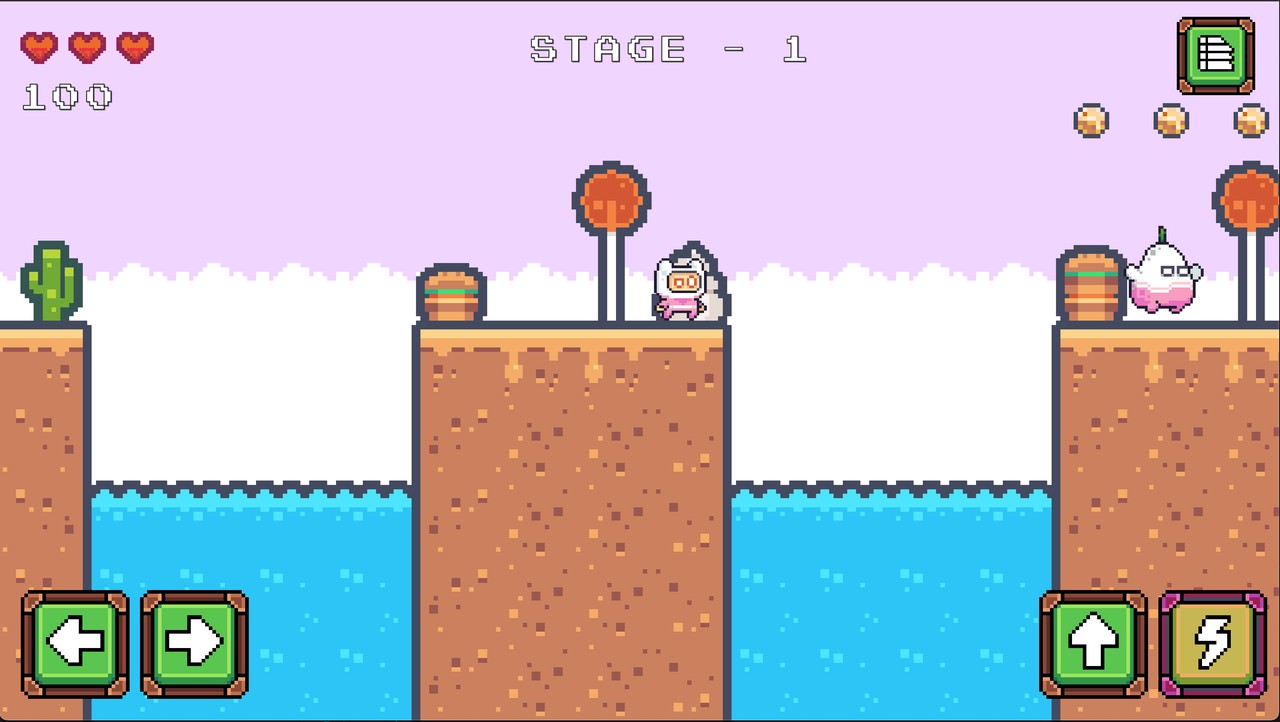Select the pig astronaut player character

coord(683,285)
